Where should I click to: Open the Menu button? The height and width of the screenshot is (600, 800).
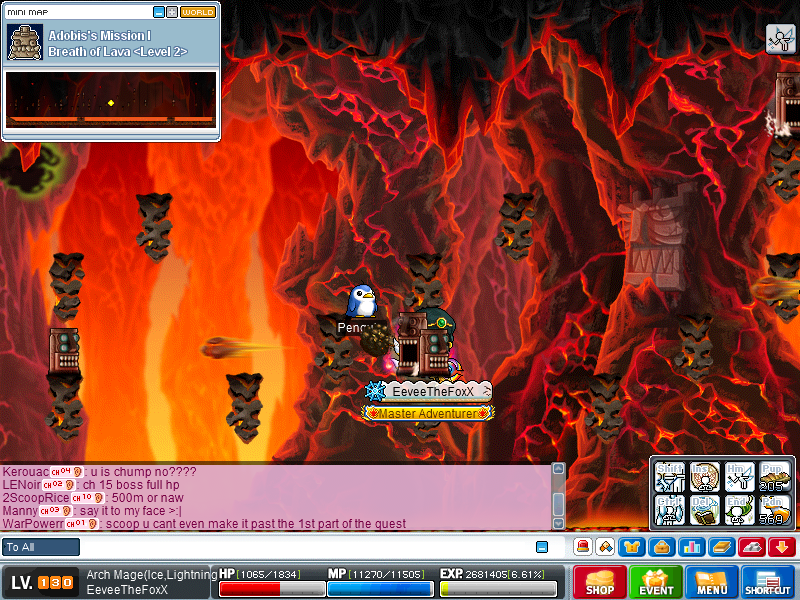(712, 583)
